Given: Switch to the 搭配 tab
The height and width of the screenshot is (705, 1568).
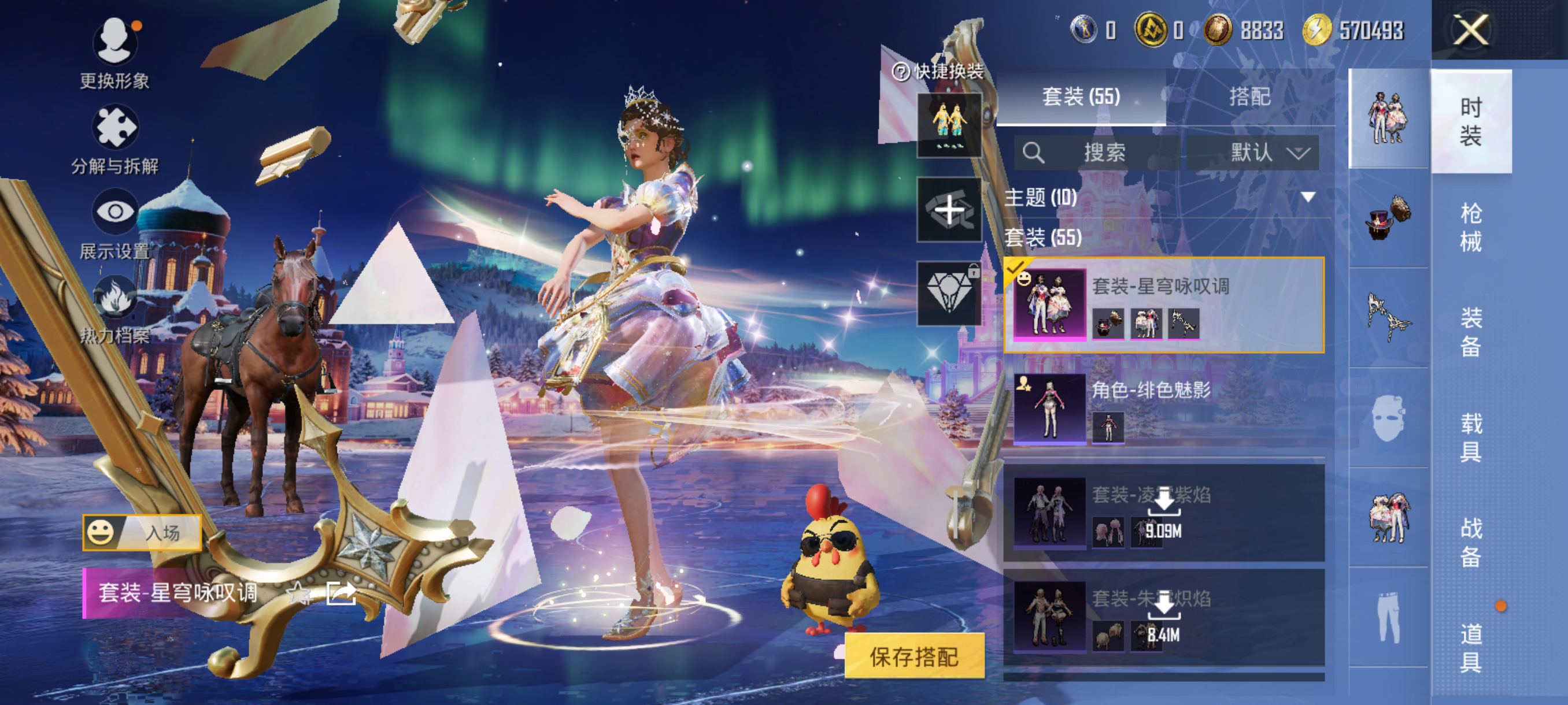Looking at the screenshot, I should 1249,97.
